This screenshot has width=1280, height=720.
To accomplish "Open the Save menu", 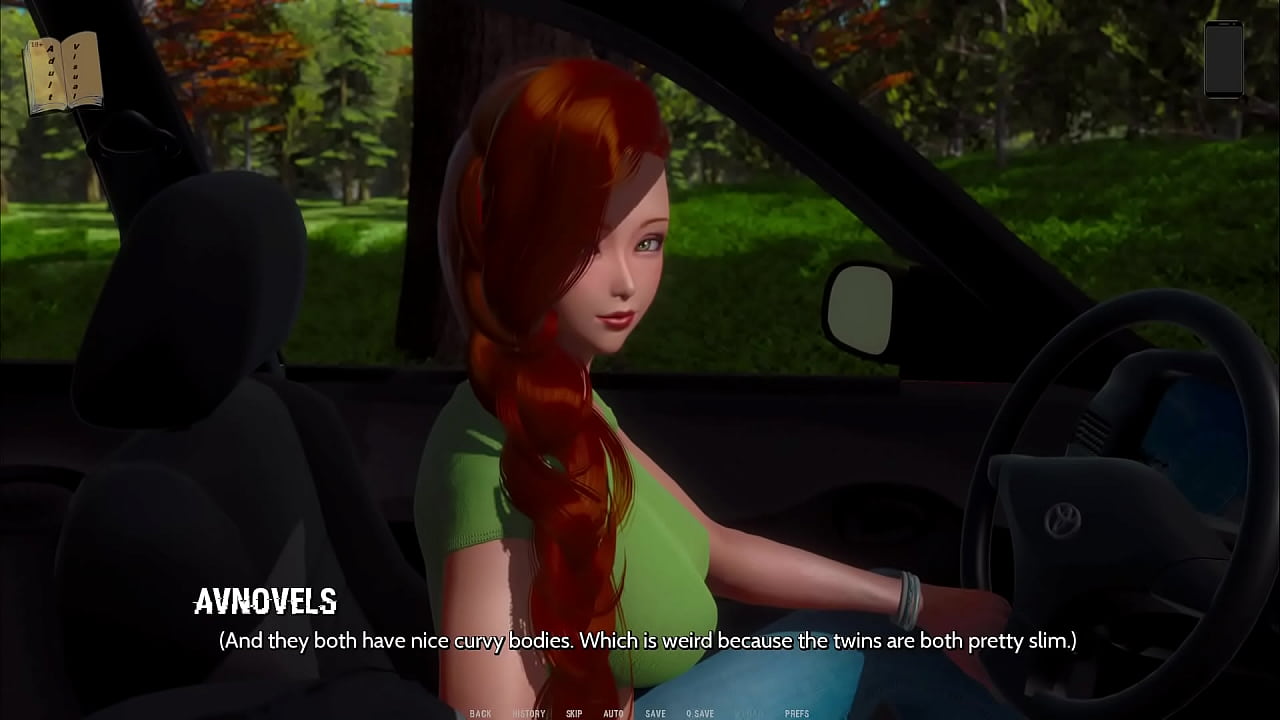I will 655,713.
